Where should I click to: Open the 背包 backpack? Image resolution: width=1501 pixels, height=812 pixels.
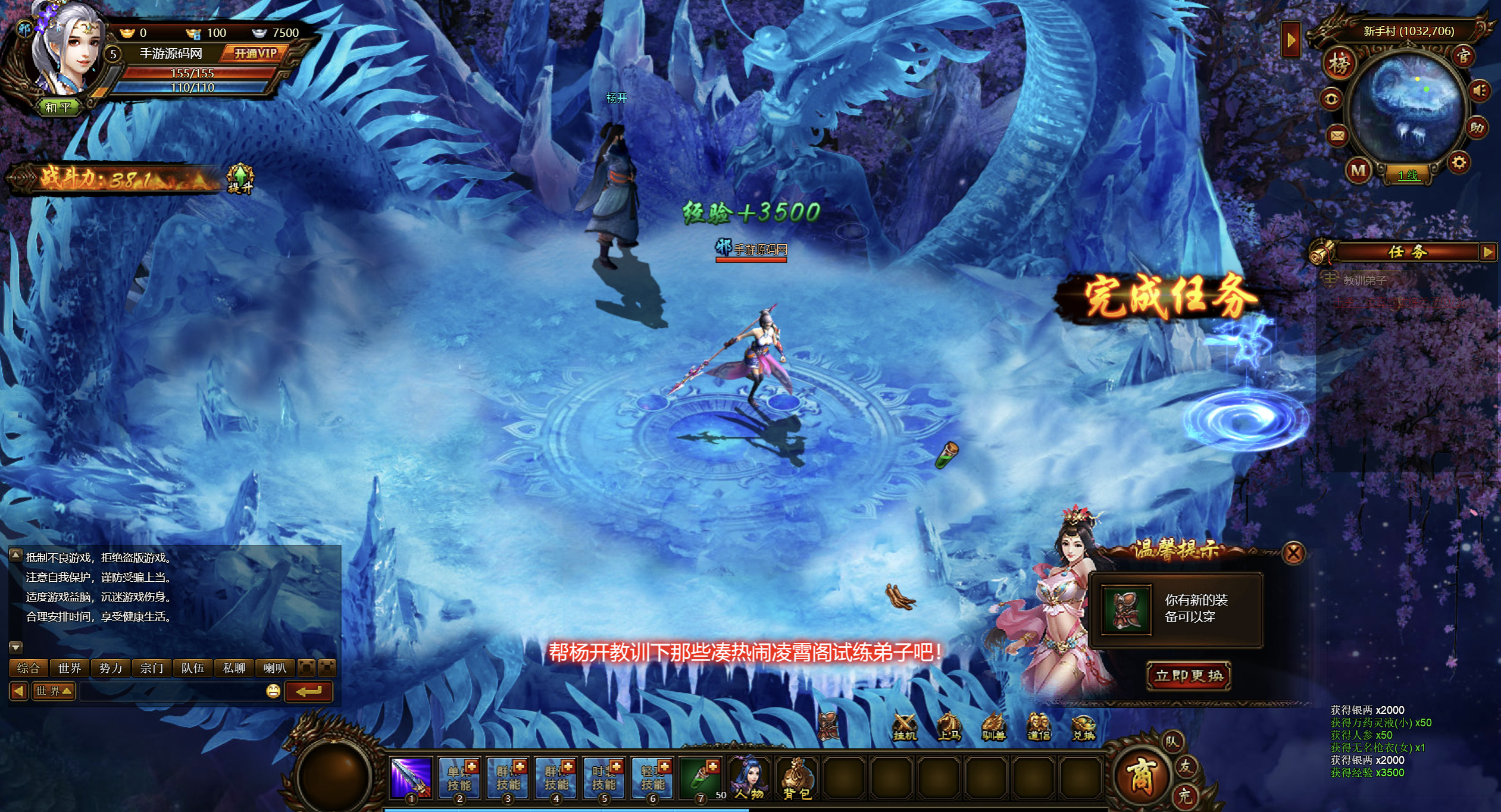pos(797,777)
